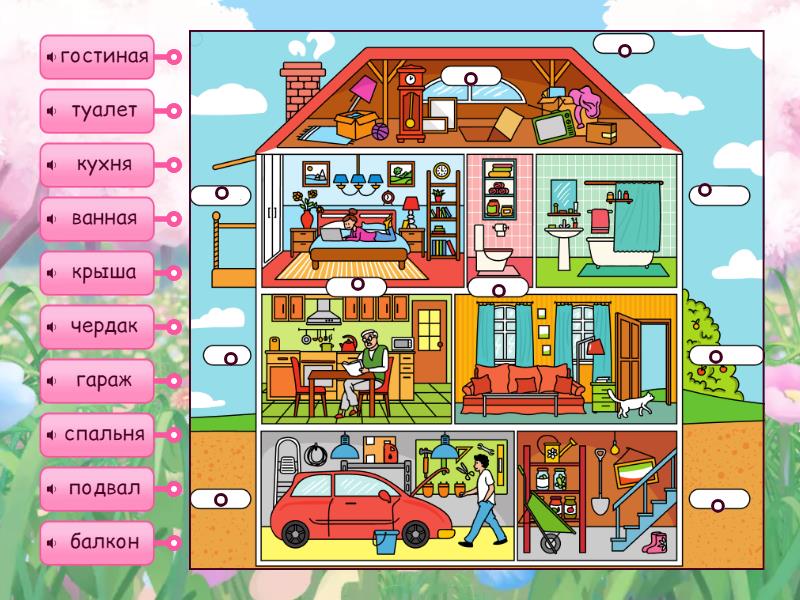Select the гараж label tile
Image resolution: width=800 pixels, height=600 pixels.
pyautogui.click(x=103, y=381)
